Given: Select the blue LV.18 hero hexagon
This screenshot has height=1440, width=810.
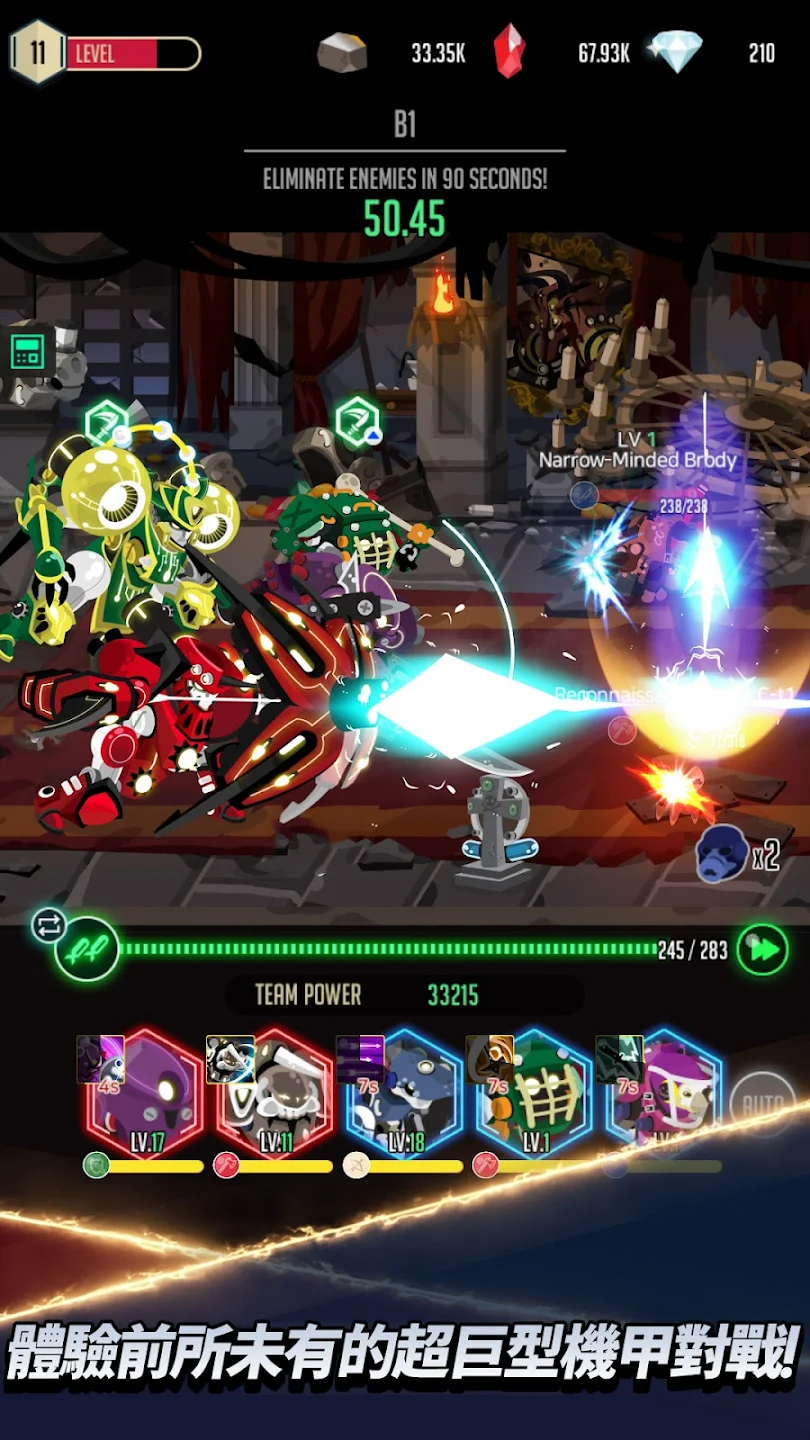Looking at the screenshot, I should point(405,1094).
